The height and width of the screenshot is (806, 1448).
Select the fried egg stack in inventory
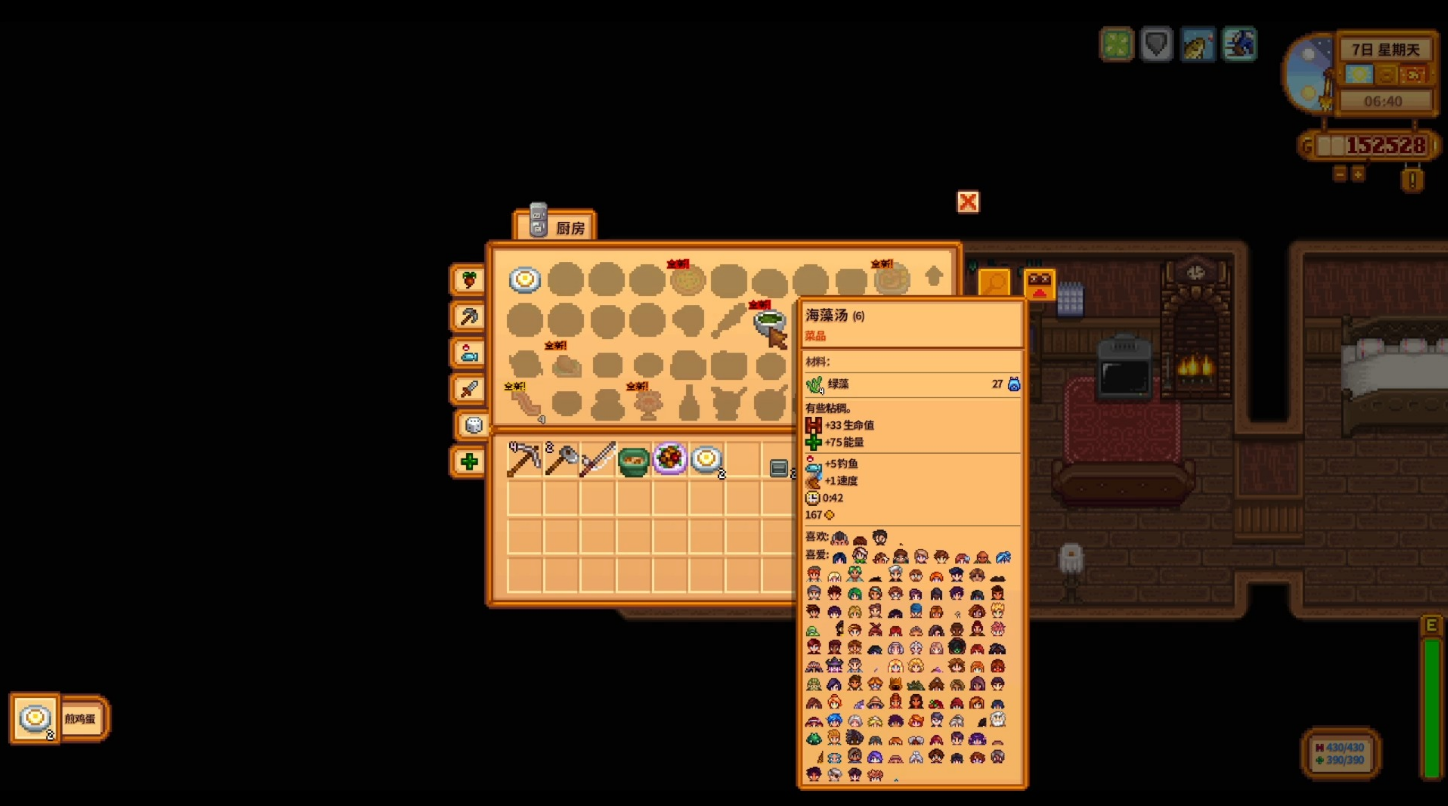coord(706,460)
